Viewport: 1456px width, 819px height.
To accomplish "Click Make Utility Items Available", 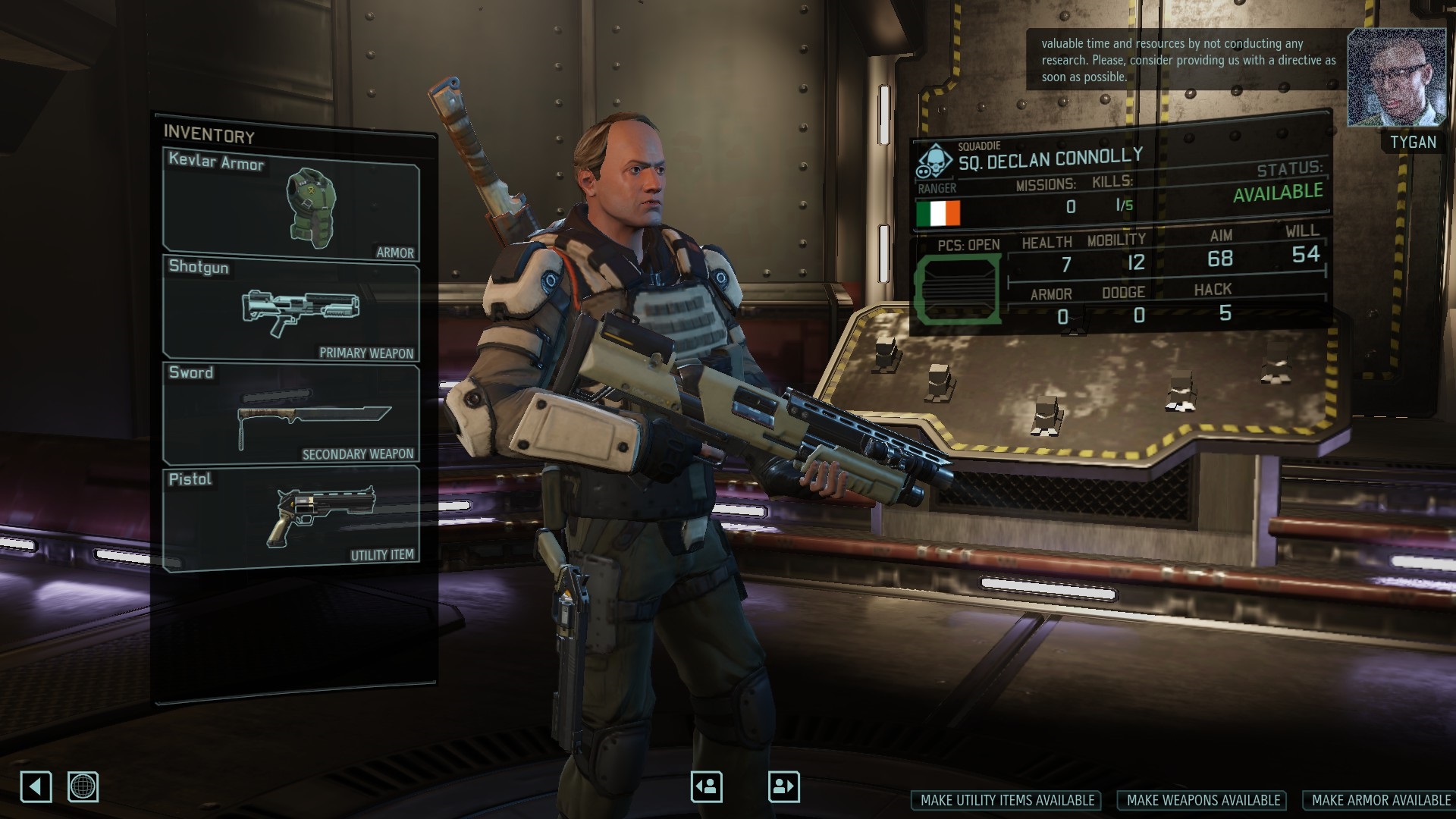I will coord(1007,800).
